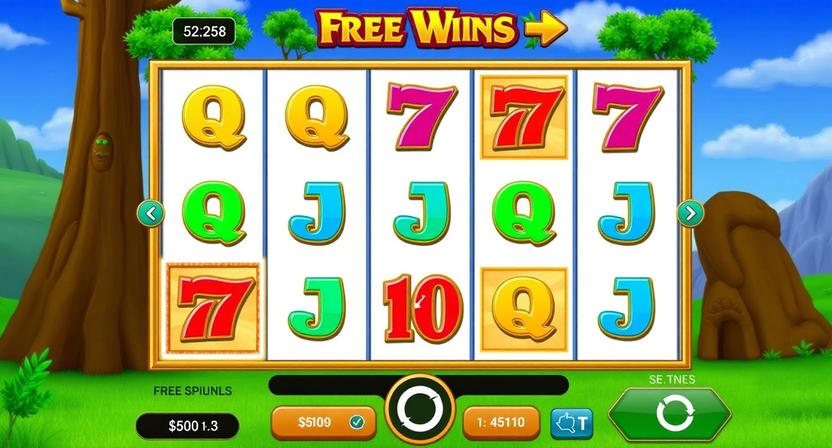Select the orange $5109 bet button
Viewport: 832px width, 448px height.
323,422
